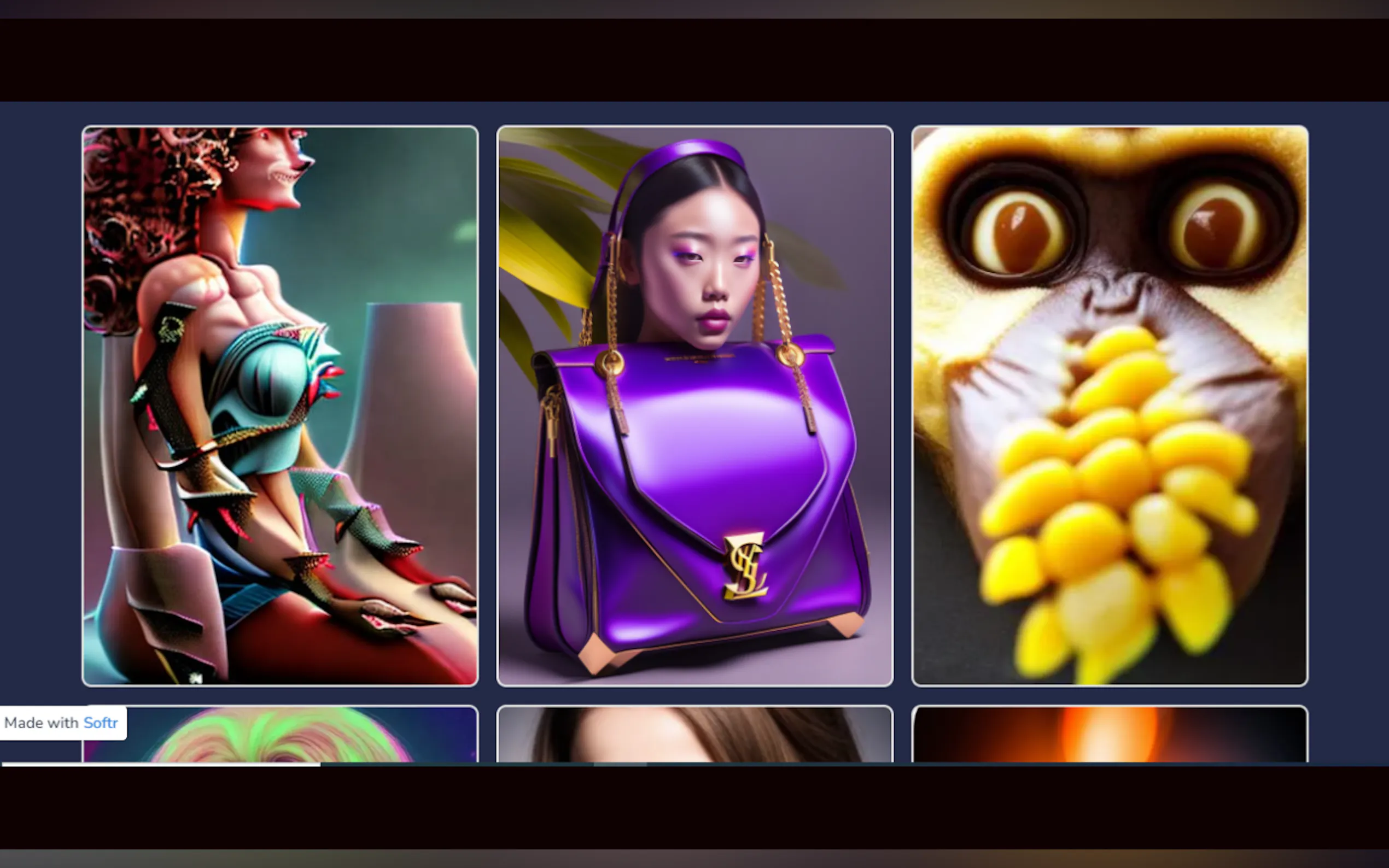Image resolution: width=1389 pixels, height=868 pixels.
Task: Click the Softr hyperlink in the badge
Action: click(101, 723)
